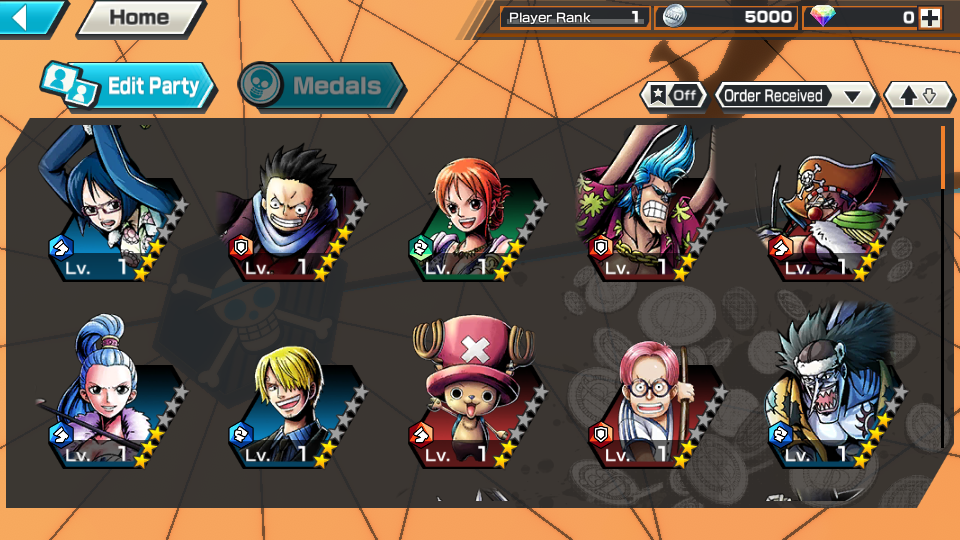Viewport: 960px width, 540px height.
Task: Open the Edit Party screen
Action: tap(130, 86)
